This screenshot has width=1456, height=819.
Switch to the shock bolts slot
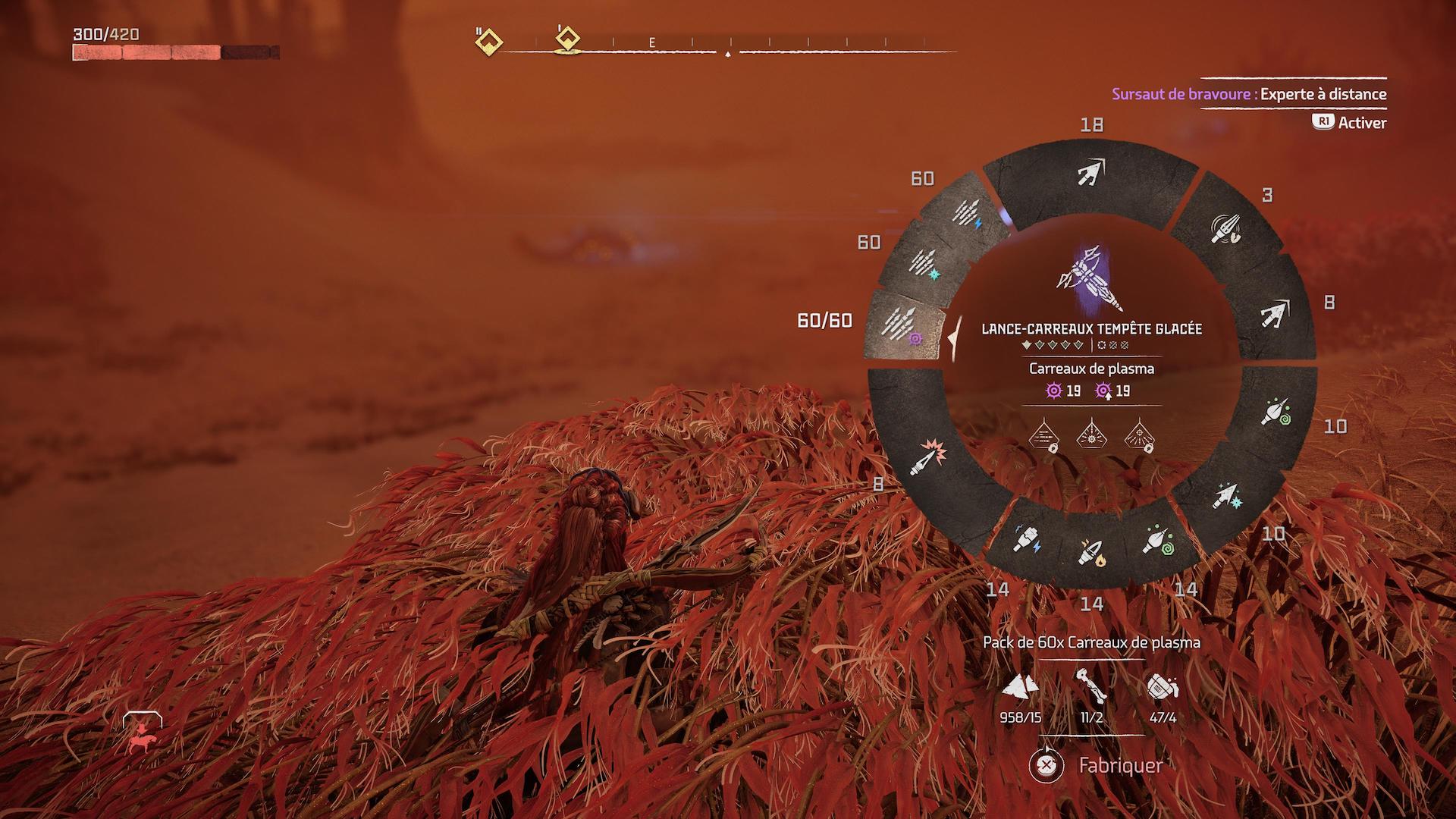pyautogui.click(x=967, y=213)
